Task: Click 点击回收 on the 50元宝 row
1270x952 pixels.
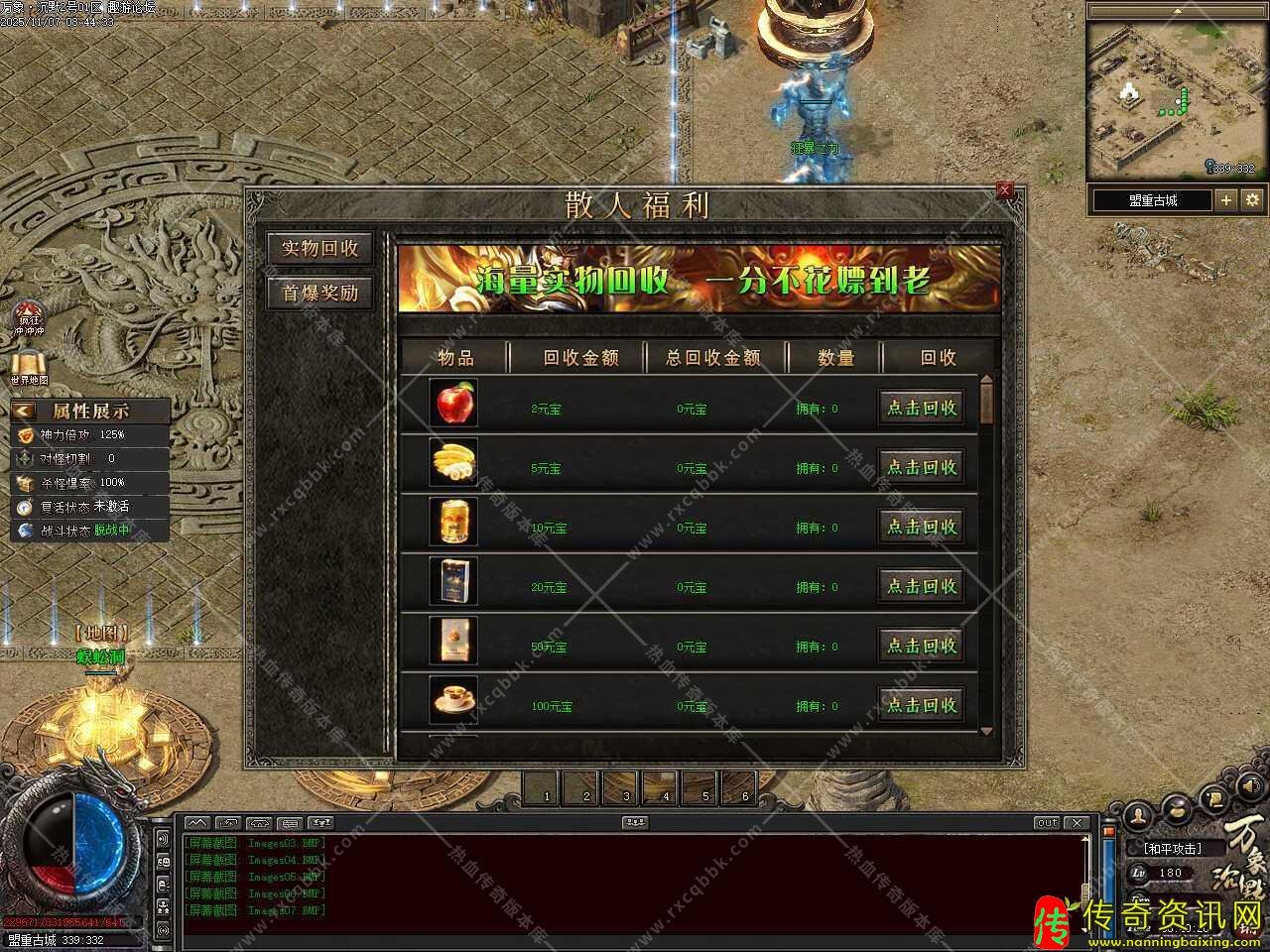Action: click(x=921, y=646)
